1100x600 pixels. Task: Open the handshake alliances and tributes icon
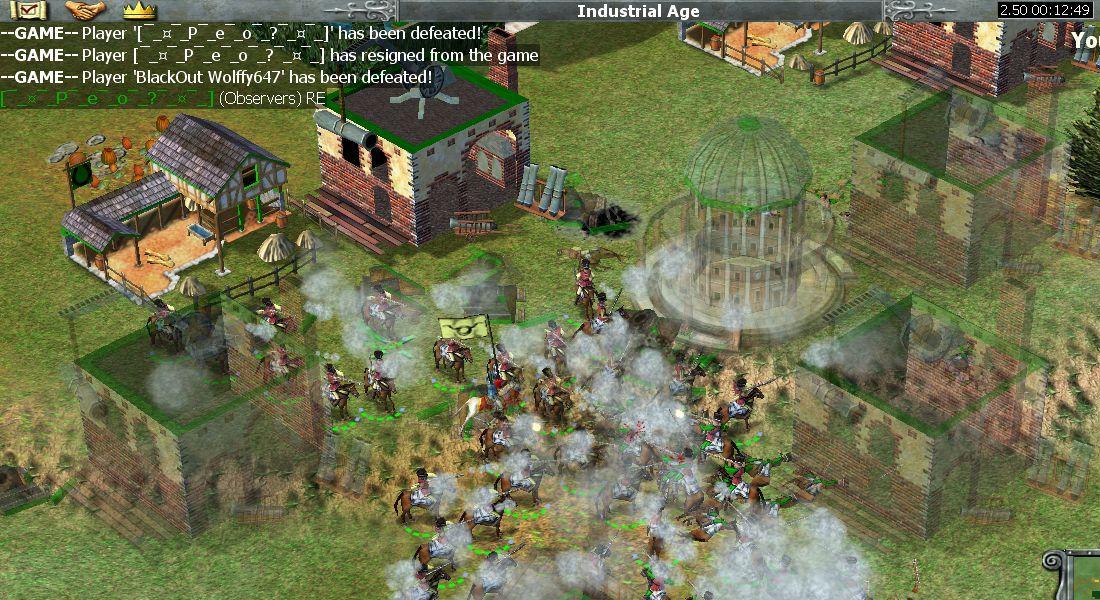click(84, 11)
